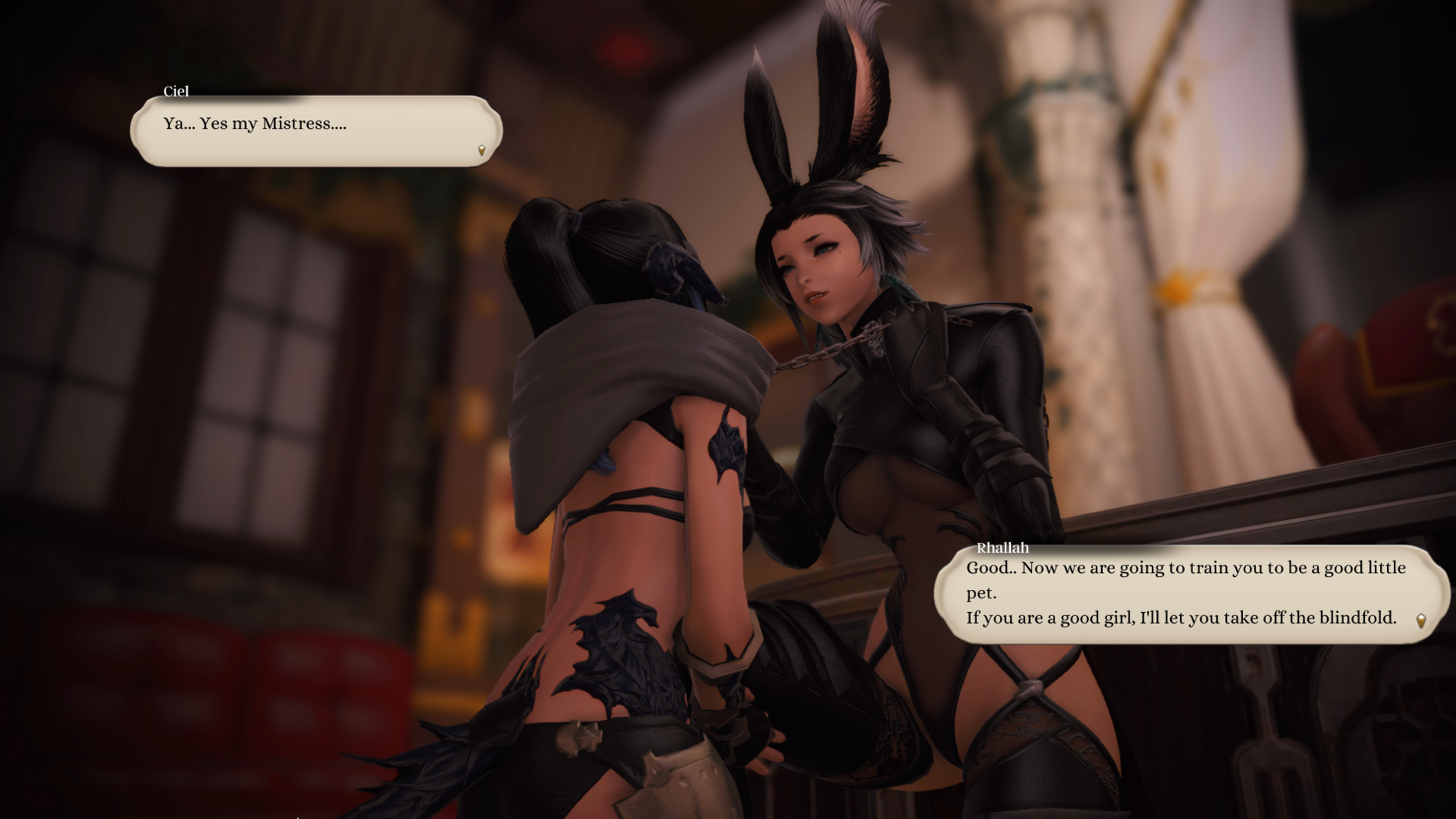Click the advance arrow in Ciel's bubble
Screen dimensions: 1456x819
point(481,150)
